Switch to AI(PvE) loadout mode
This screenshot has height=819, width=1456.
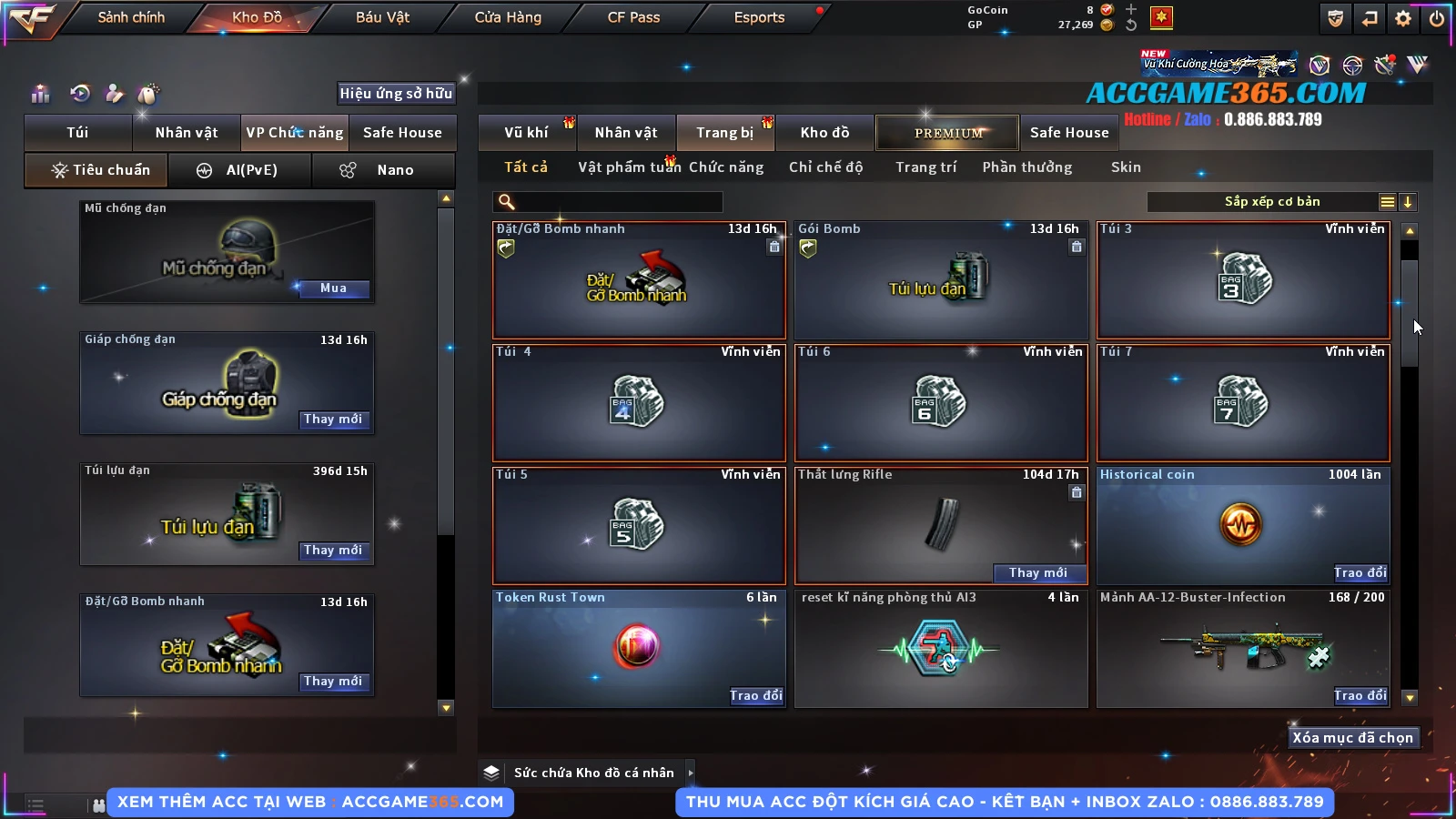(x=240, y=170)
